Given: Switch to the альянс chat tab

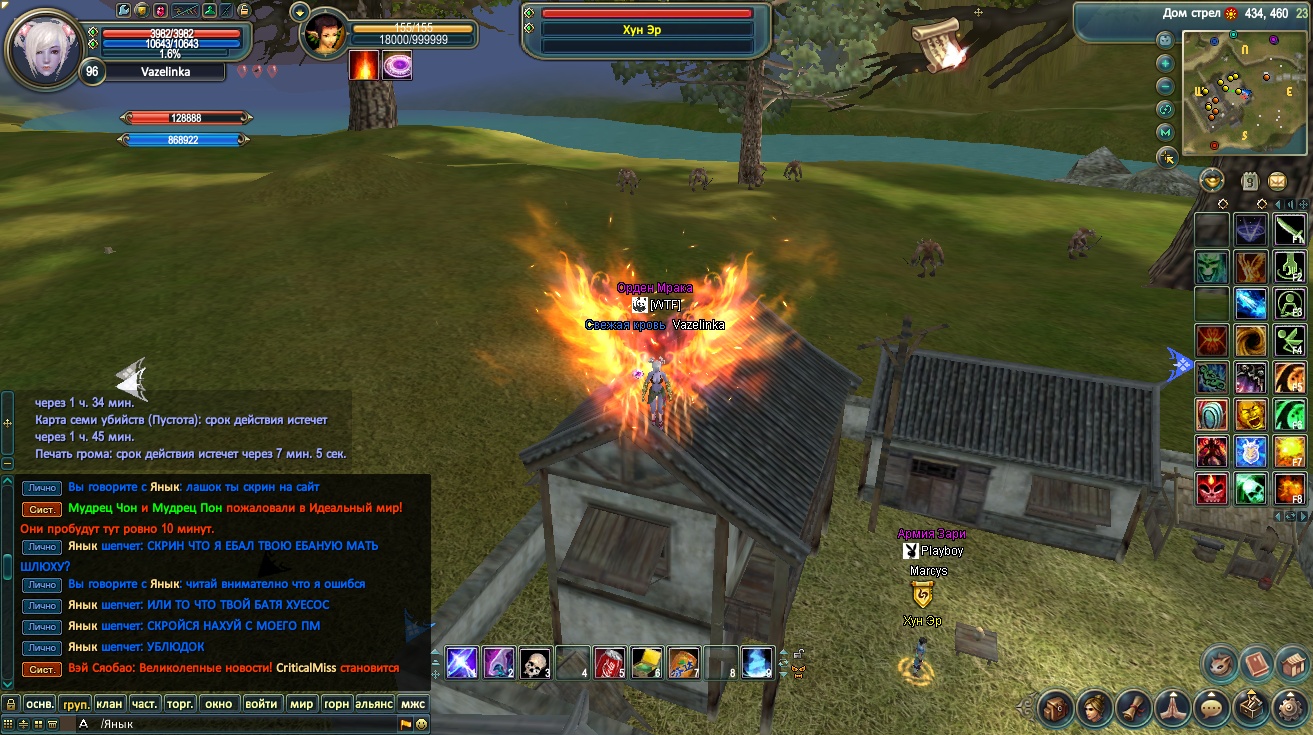Looking at the screenshot, I should click(373, 703).
